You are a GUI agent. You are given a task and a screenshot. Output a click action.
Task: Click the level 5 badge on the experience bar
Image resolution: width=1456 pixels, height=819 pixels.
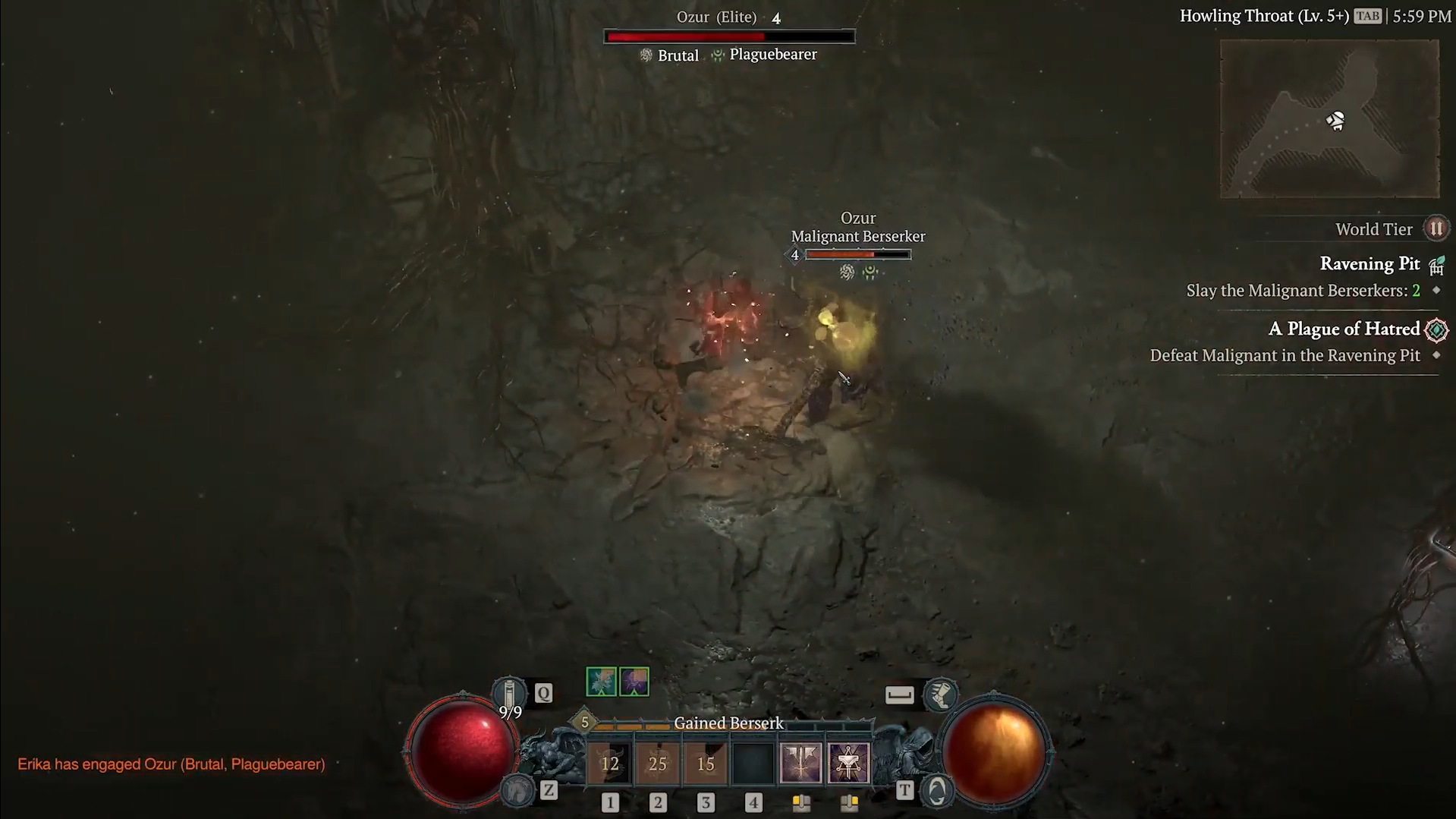(x=584, y=723)
